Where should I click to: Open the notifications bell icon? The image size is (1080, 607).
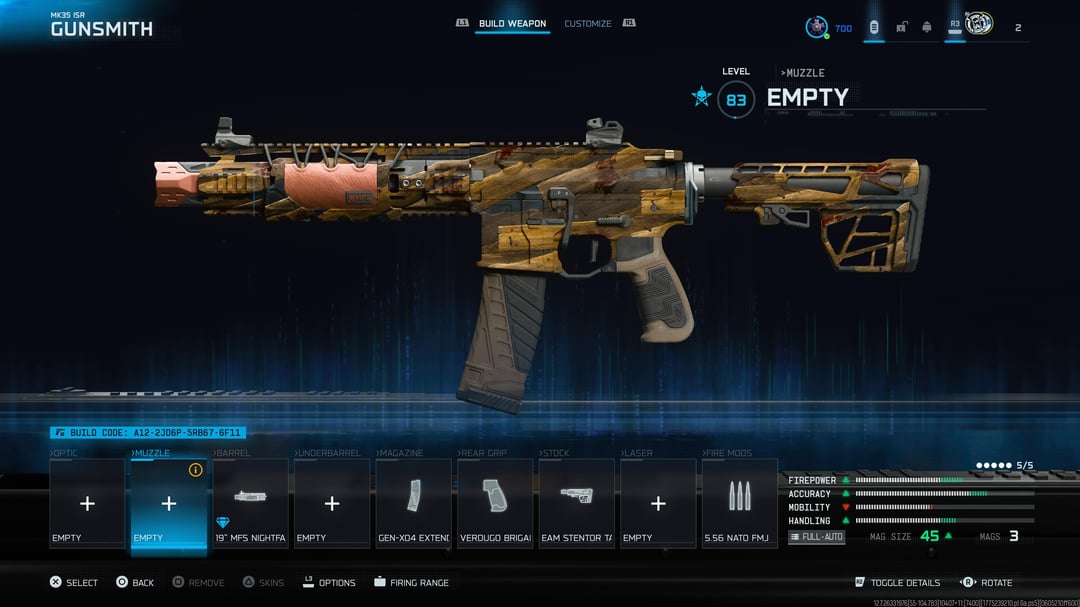[927, 27]
